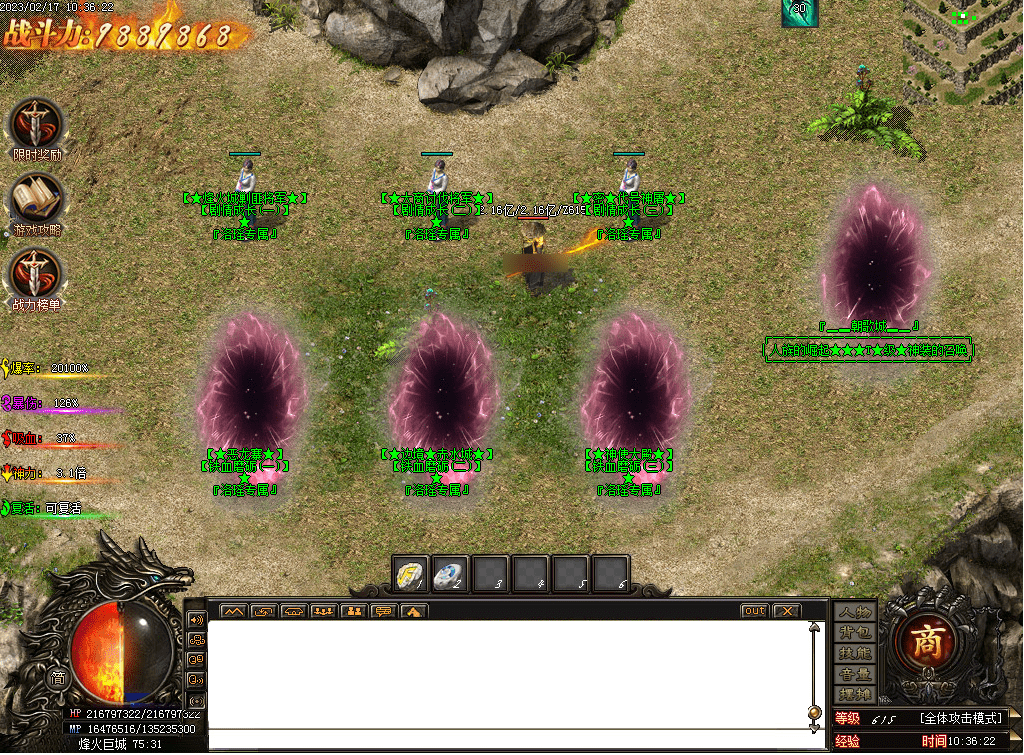Open the 人物 character panel
This screenshot has height=755, width=1024.
[x=855, y=612]
